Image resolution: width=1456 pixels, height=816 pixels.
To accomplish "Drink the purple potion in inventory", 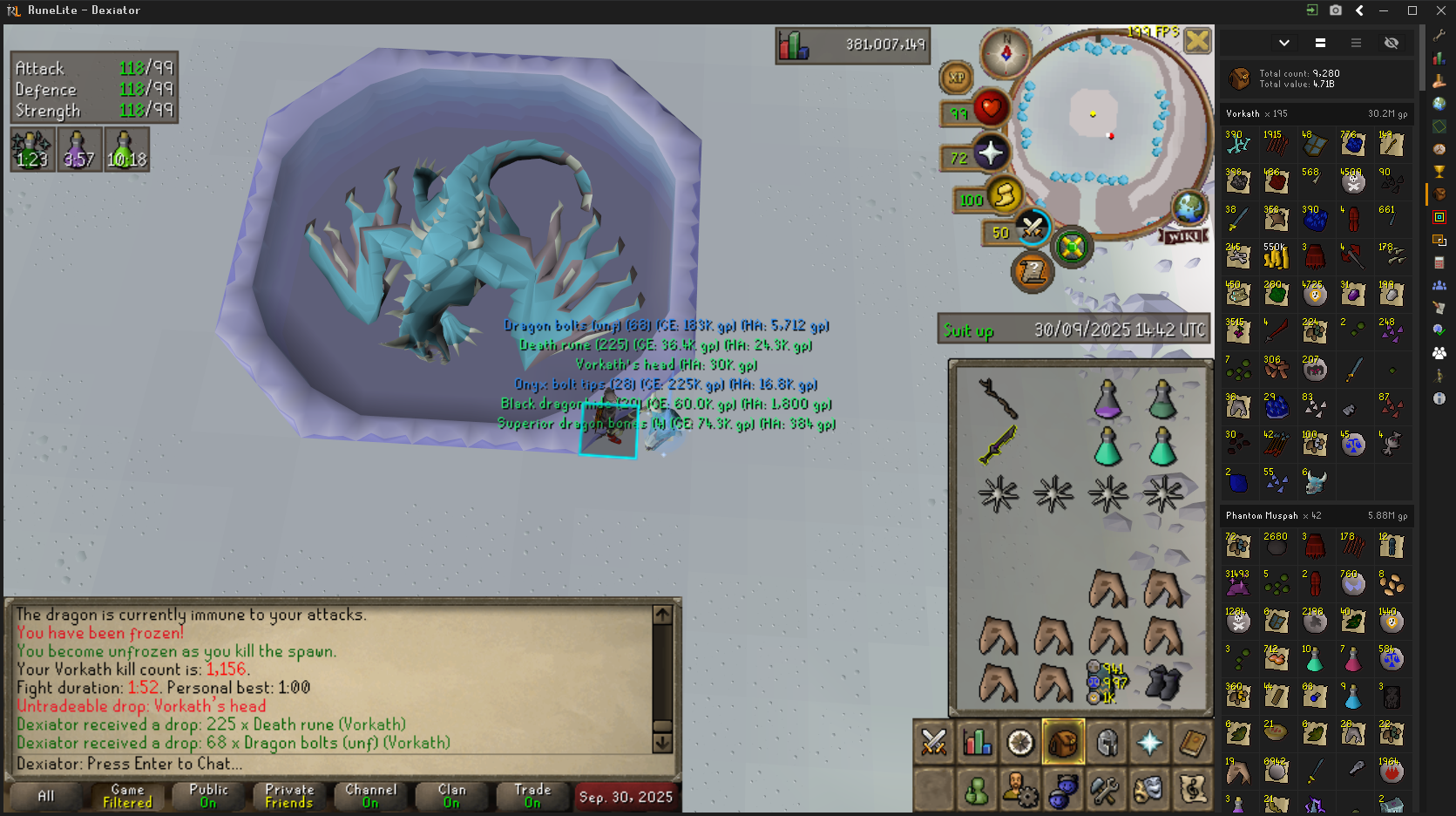I will tap(1107, 399).
